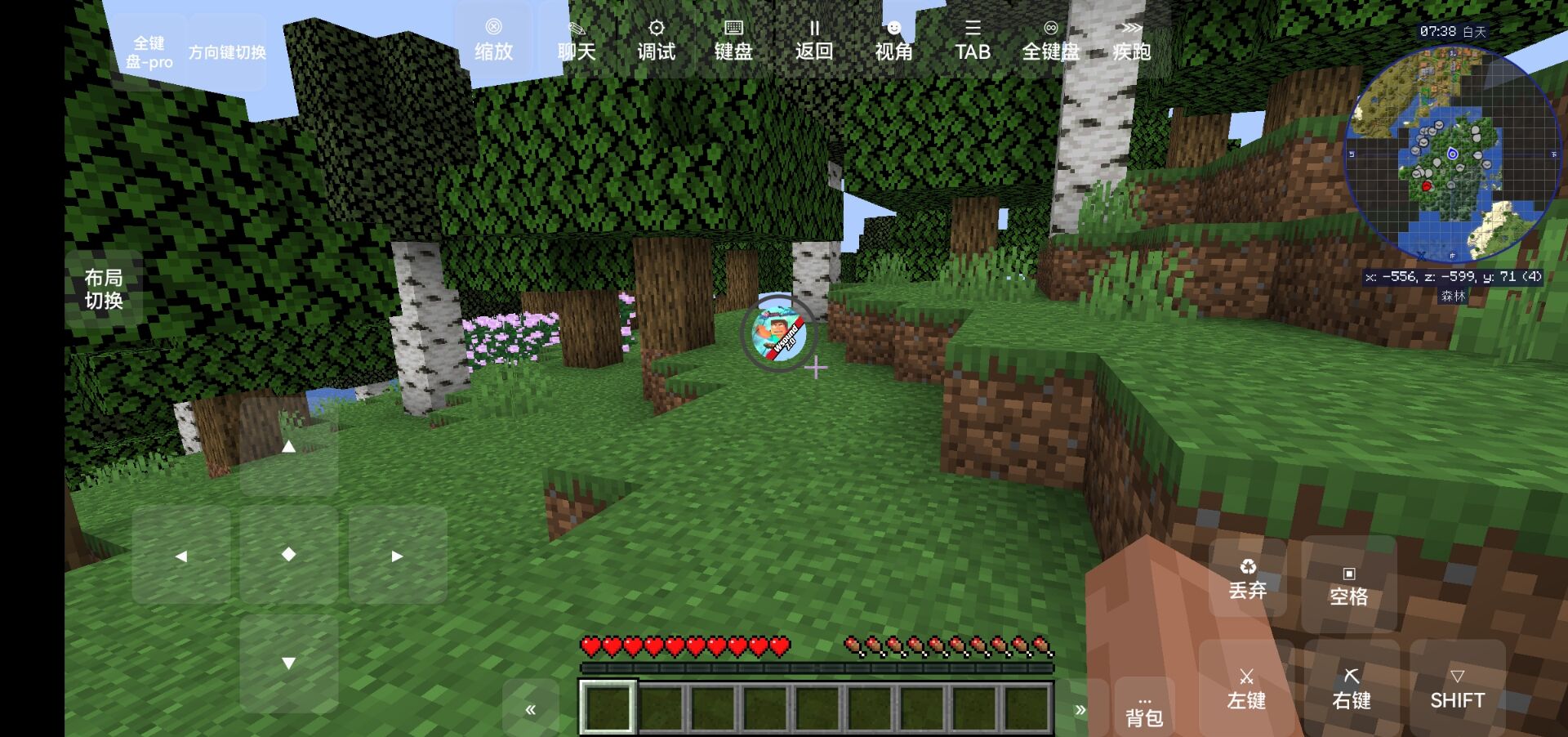This screenshot has height=737, width=1568.
Task: Tap the 空格 jump button
Action: coord(1348,585)
